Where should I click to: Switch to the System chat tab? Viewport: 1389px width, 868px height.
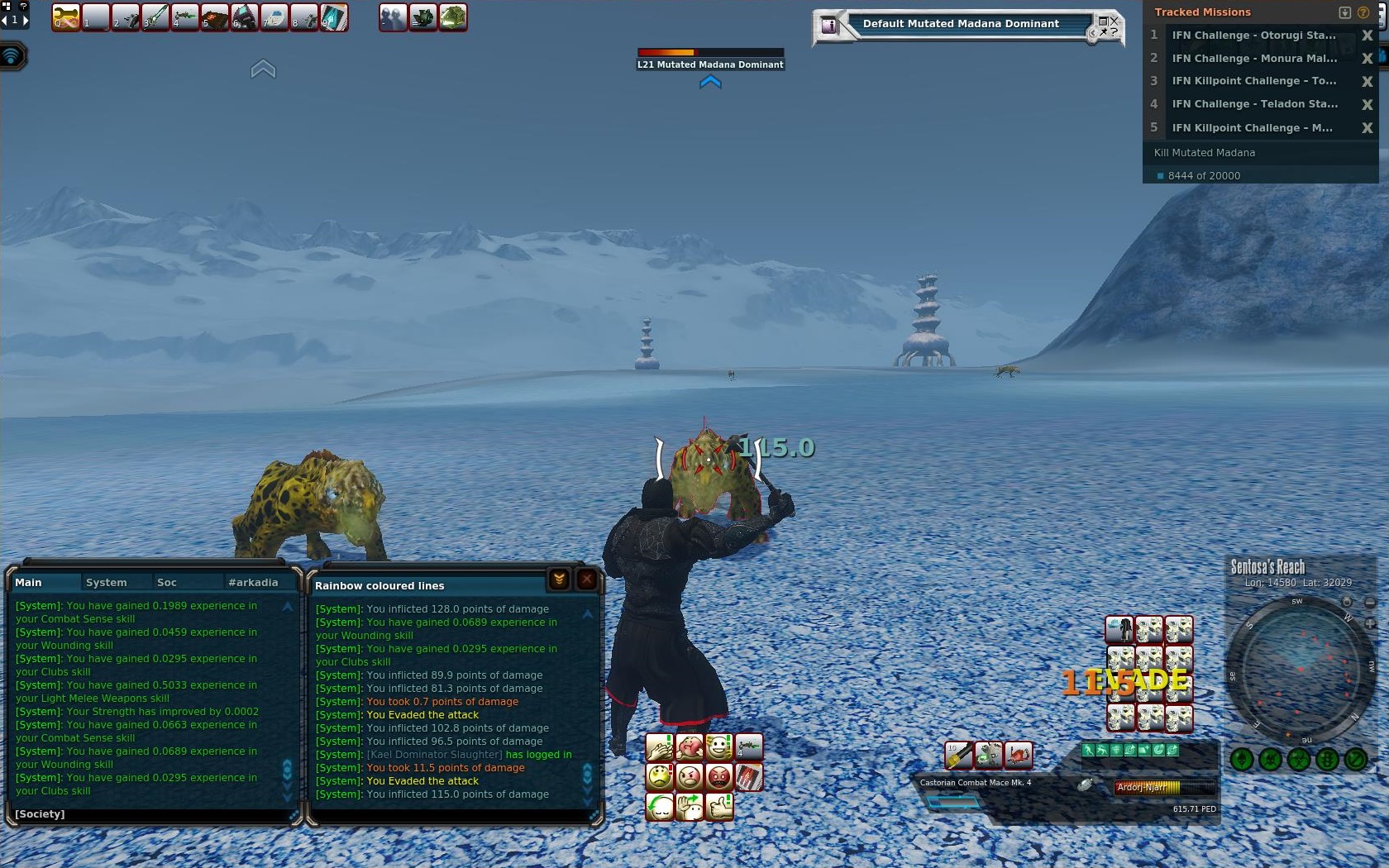click(107, 583)
